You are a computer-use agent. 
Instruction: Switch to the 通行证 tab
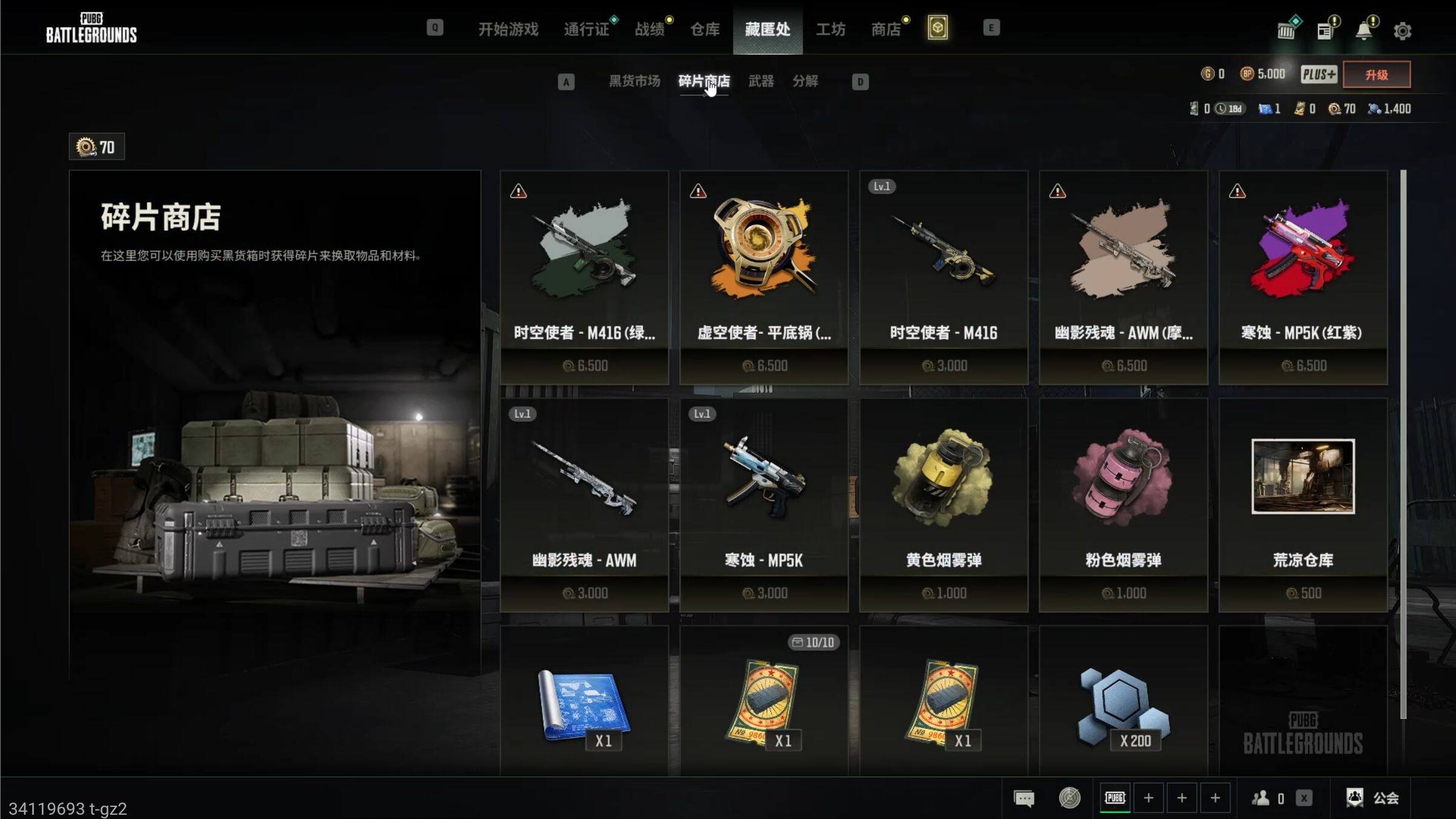[586, 29]
